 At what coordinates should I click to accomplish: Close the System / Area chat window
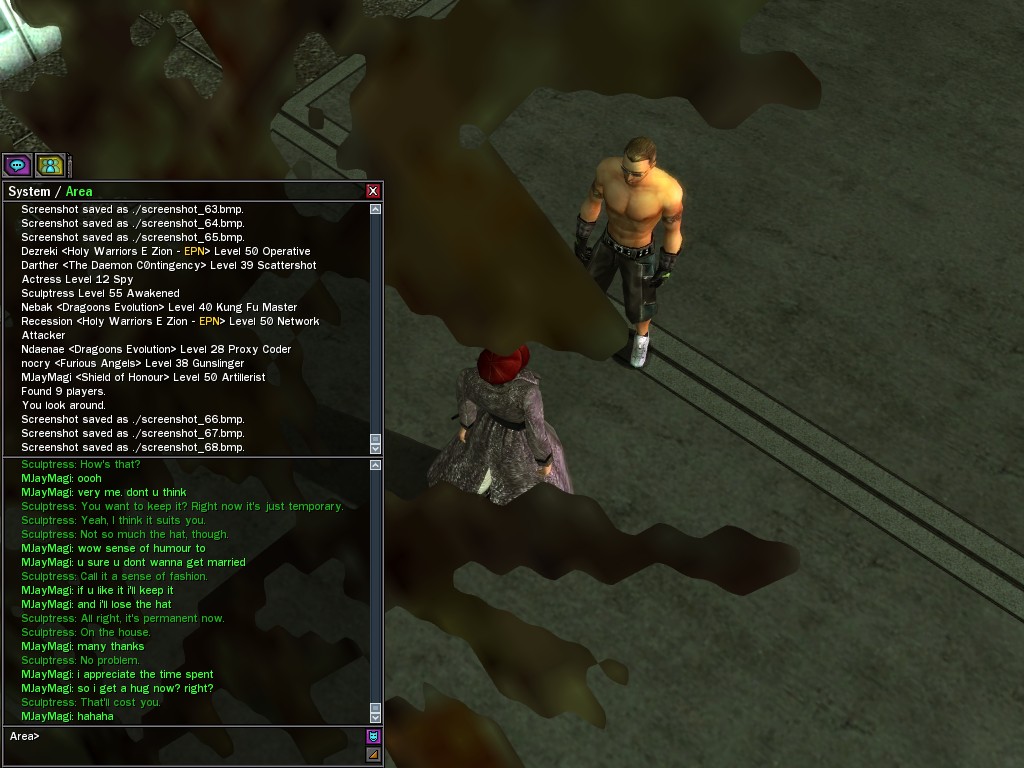pyautogui.click(x=373, y=191)
